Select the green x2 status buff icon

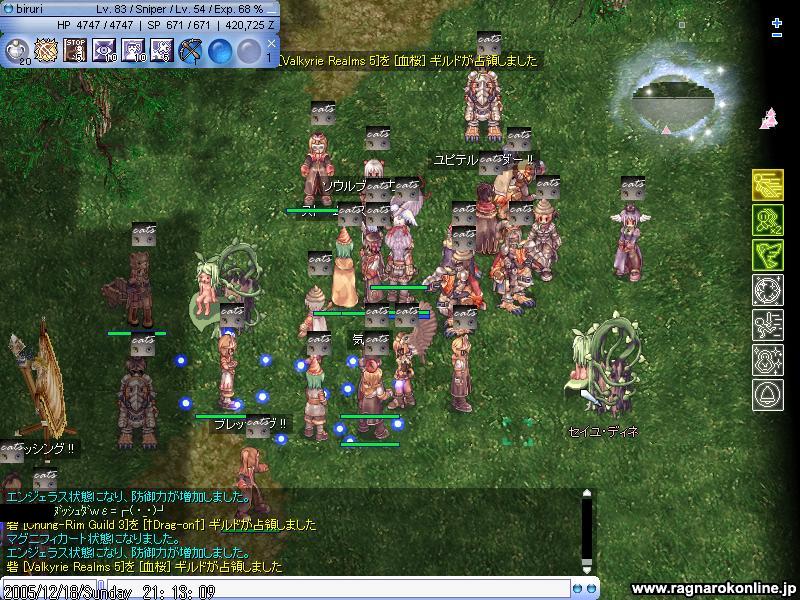pyautogui.click(x=767, y=220)
